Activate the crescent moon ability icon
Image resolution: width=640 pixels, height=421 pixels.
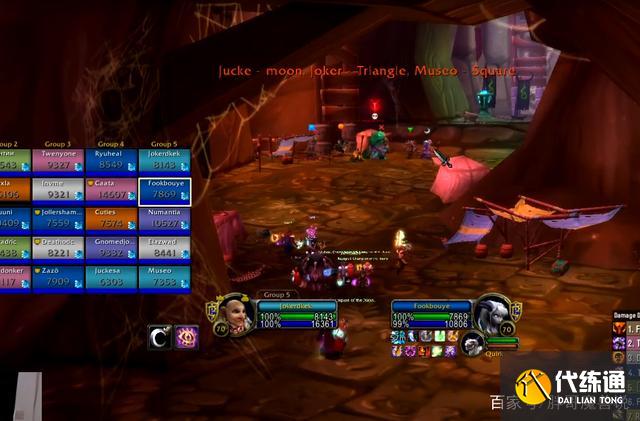(159, 337)
